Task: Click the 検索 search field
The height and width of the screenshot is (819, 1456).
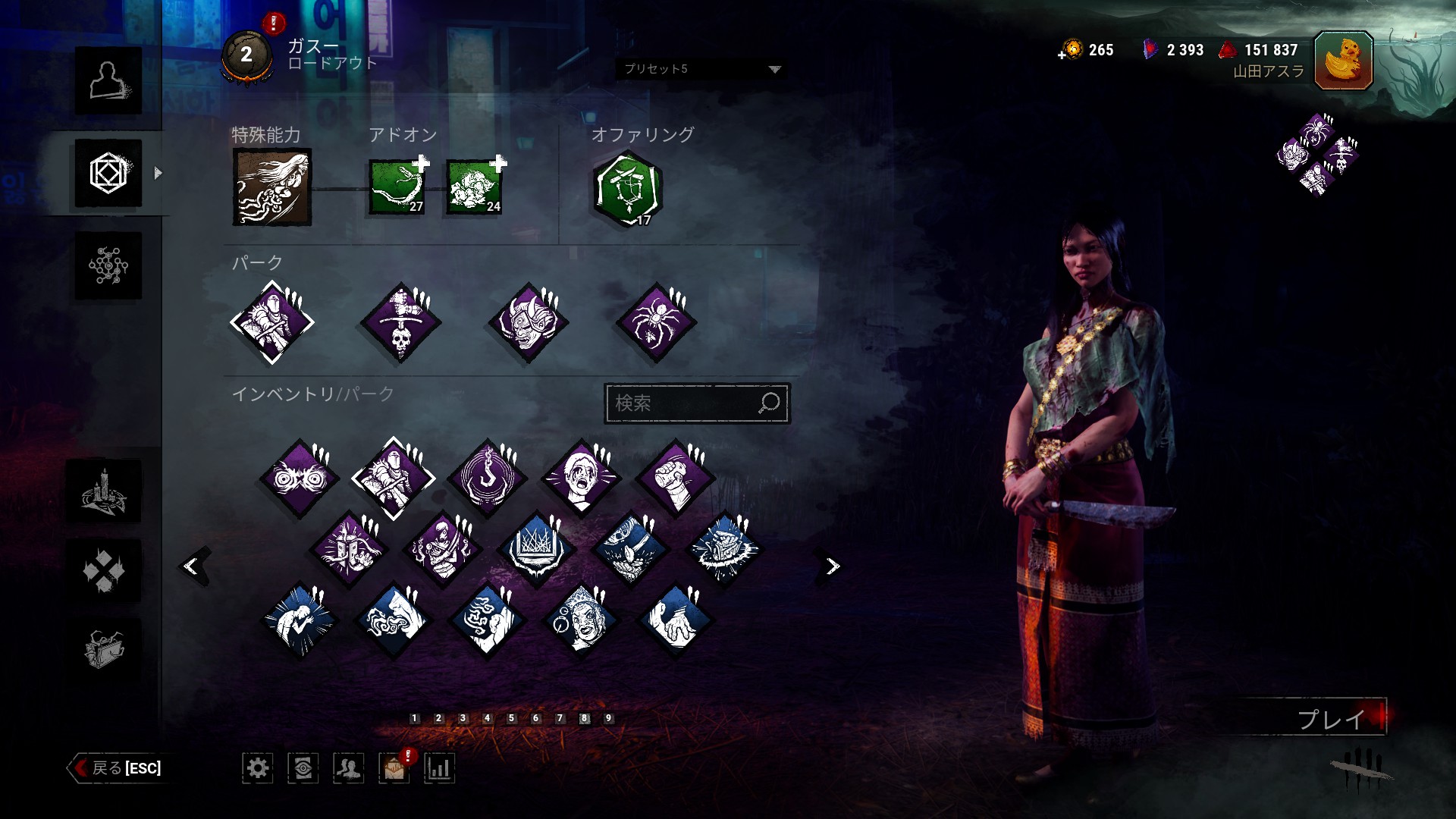Action: coord(686,403)
